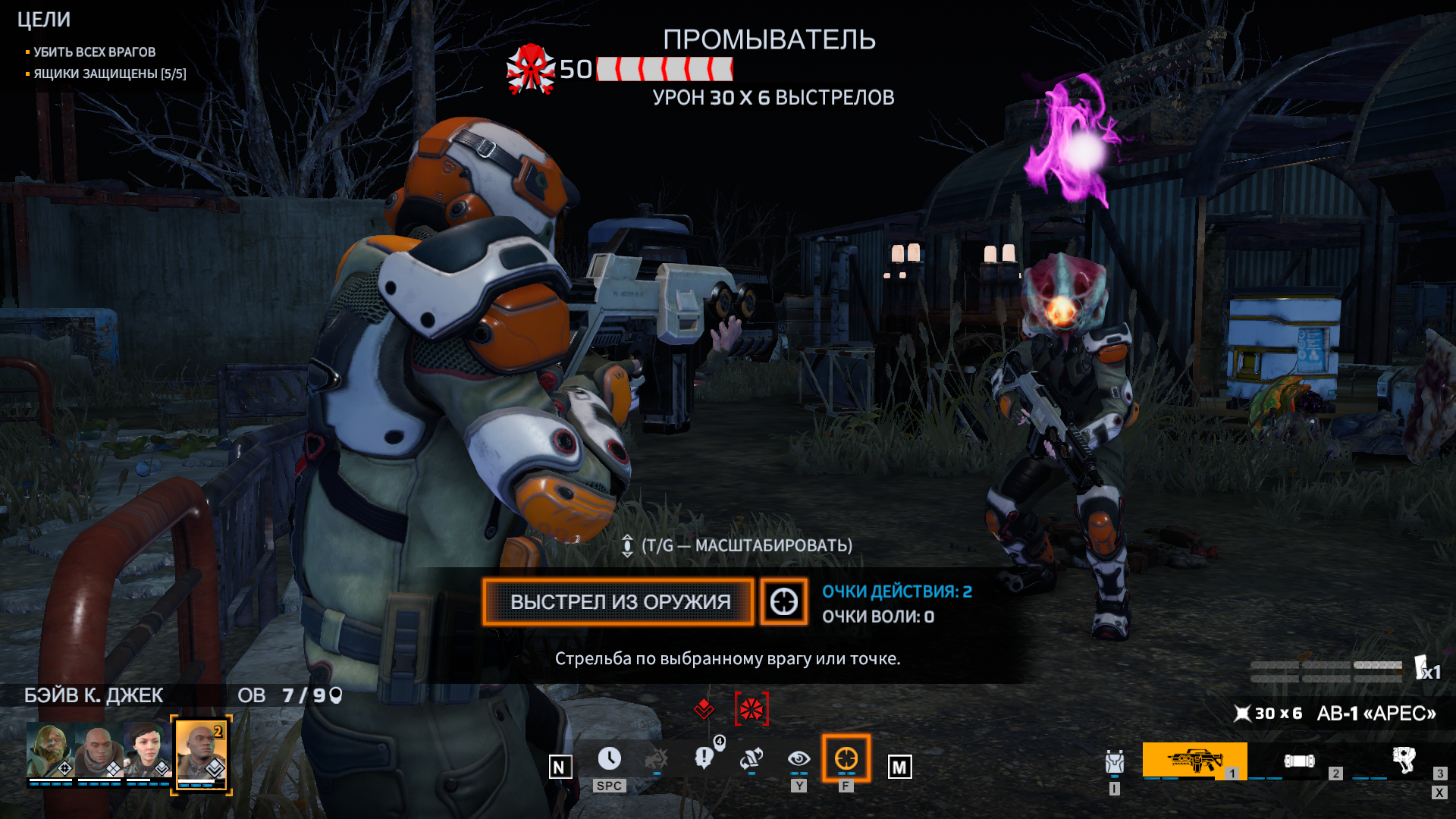Select the orange crosshair shoot ability
Viewport: 1456px width, 819px height.
click(x=846, y=758)
